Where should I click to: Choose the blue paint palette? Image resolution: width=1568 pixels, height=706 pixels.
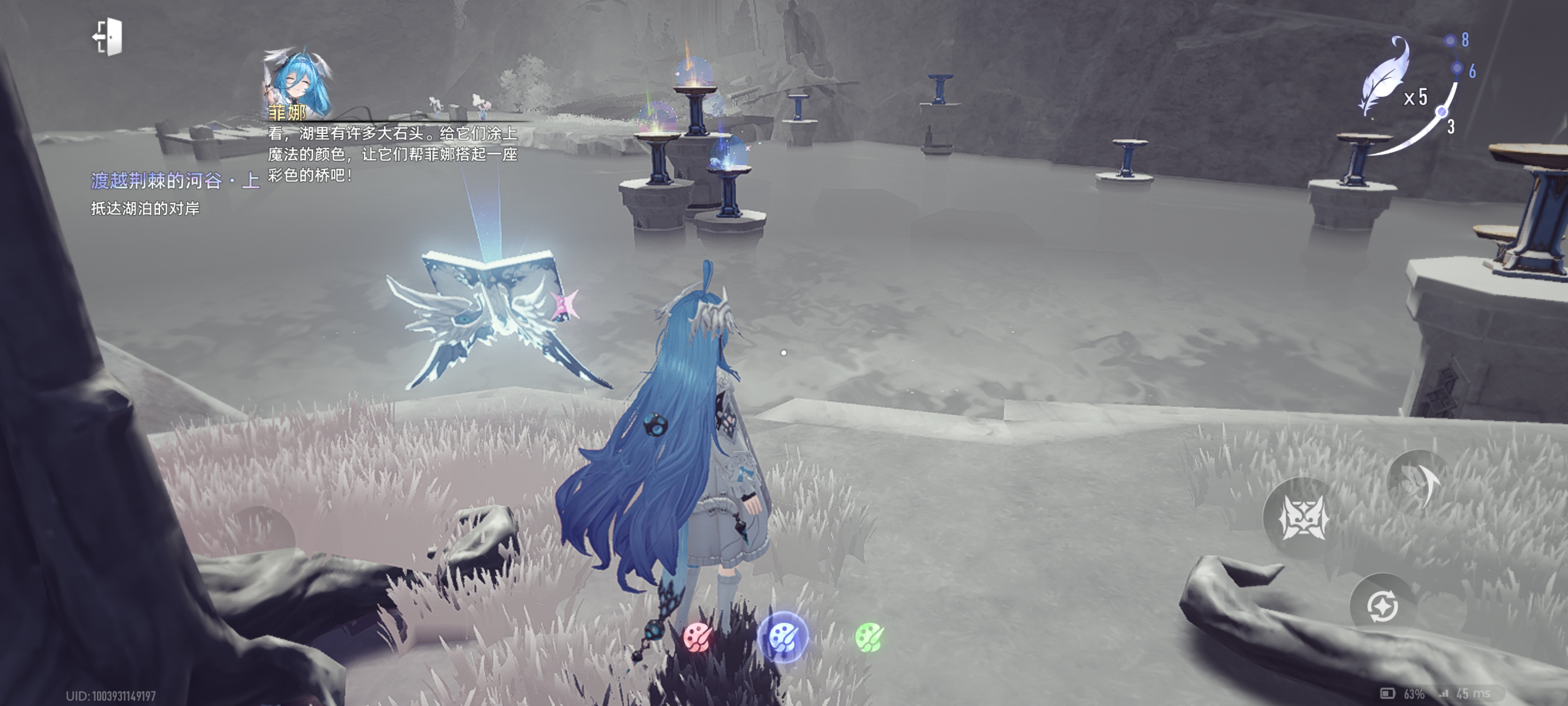783,637
